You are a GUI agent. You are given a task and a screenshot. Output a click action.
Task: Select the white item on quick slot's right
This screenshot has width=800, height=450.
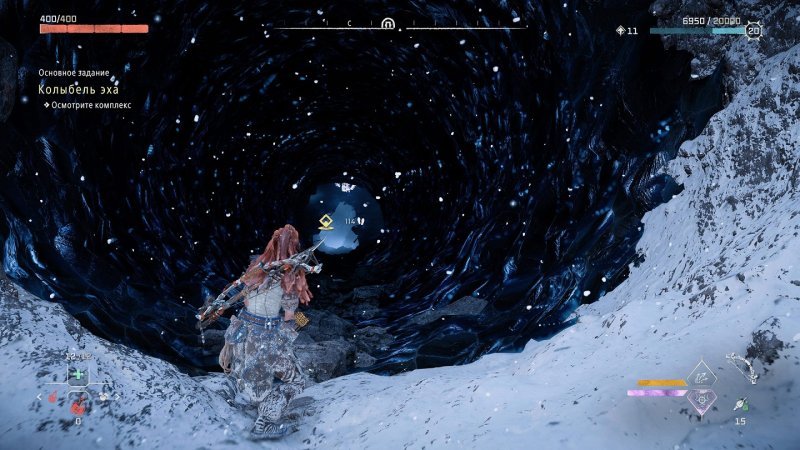pos(103,397)
